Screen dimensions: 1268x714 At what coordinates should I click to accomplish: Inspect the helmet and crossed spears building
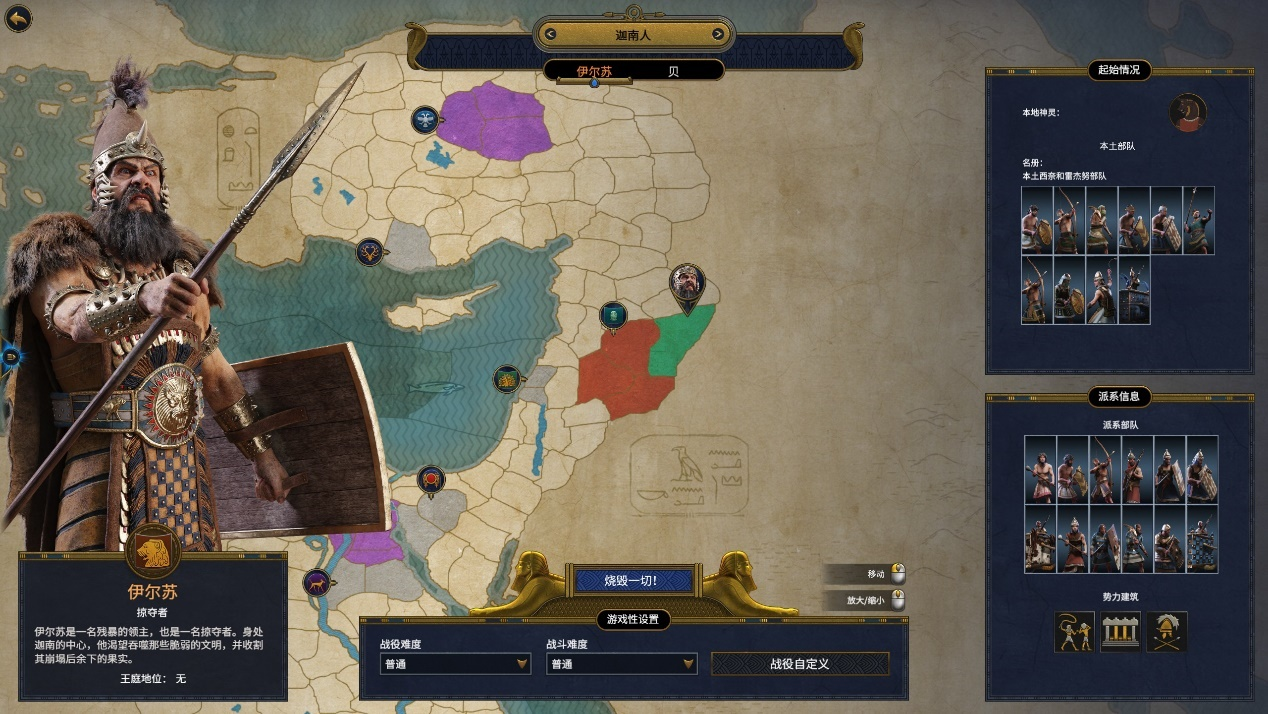click(x=1167, y=632)
